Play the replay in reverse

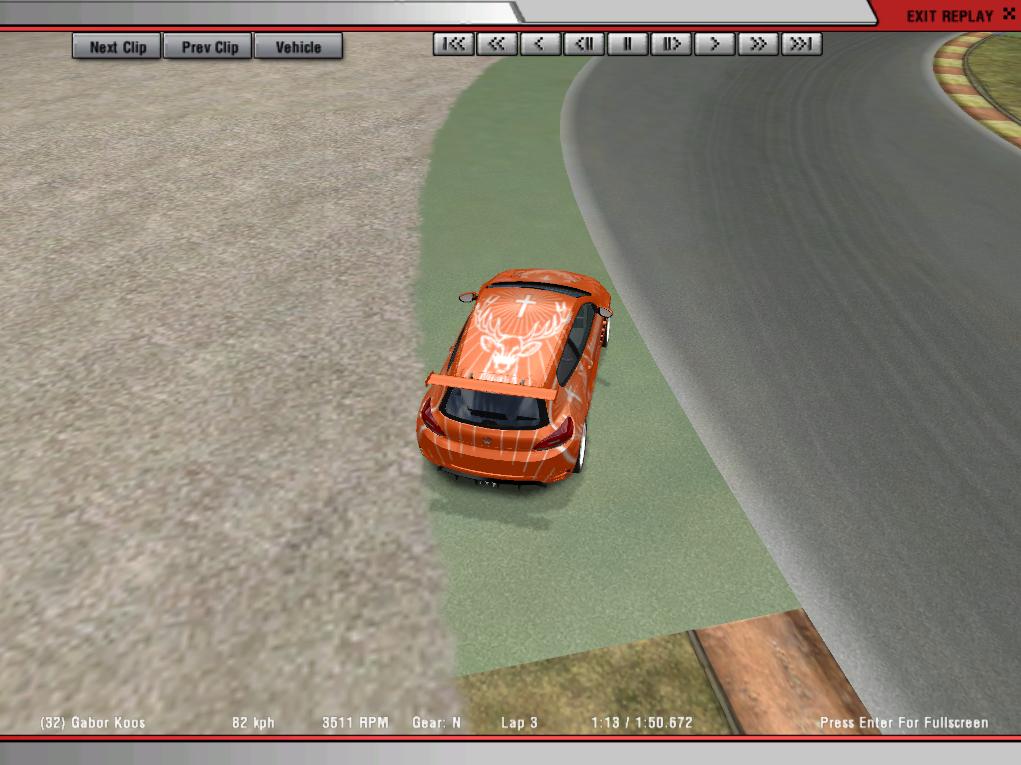point(540,44)
